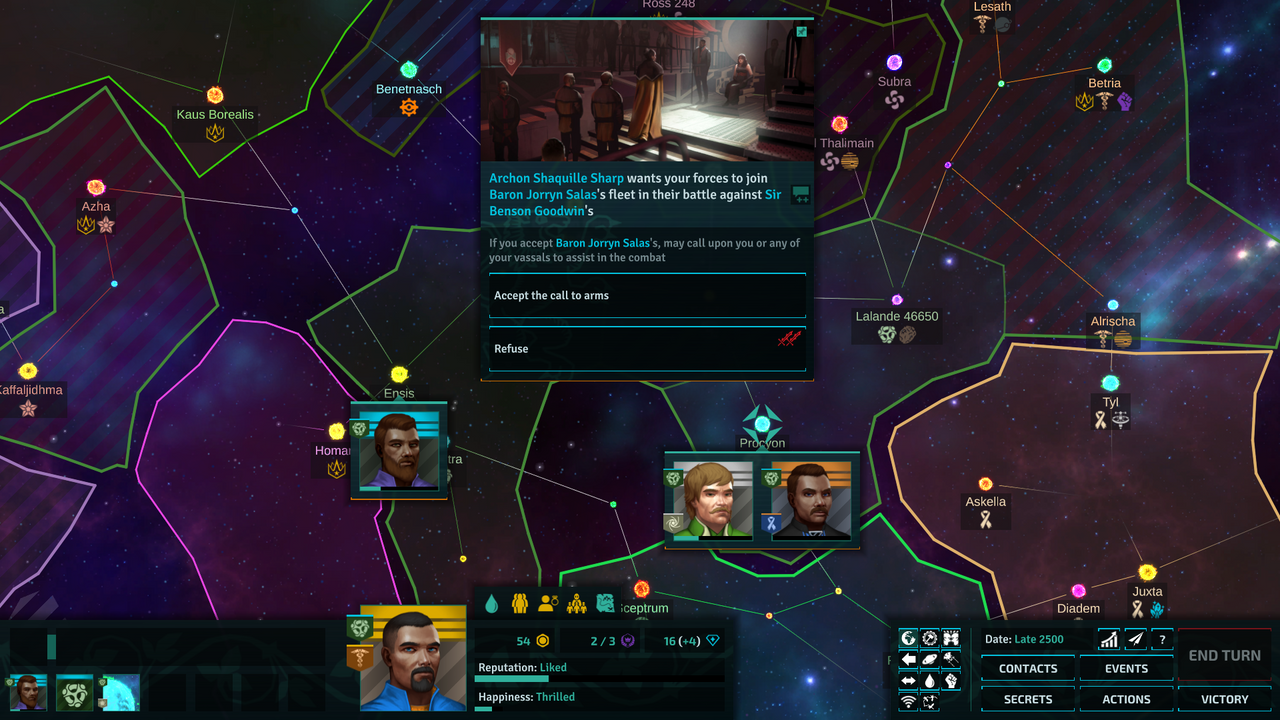
Task: Click the gold coin wealth icon
Action: tap(543, 641)
